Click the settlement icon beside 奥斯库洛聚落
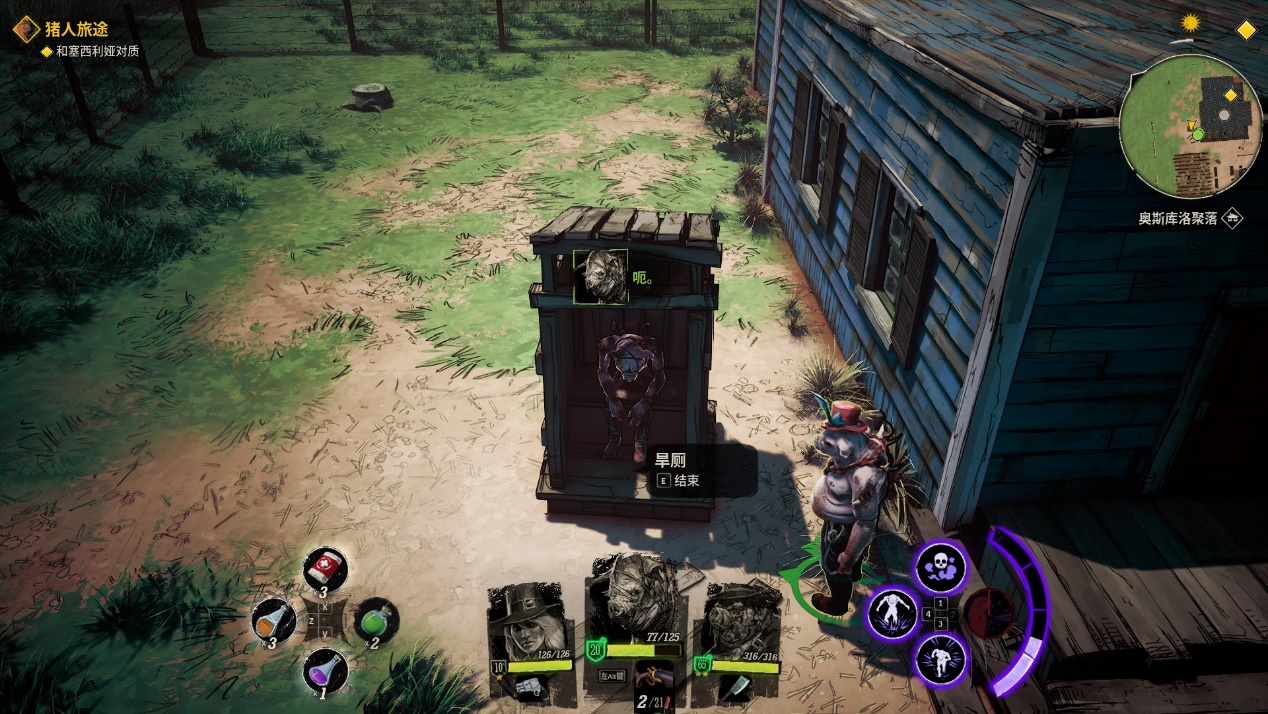This screenshot has height=714, width=1268. click(x=1233, y=218)
